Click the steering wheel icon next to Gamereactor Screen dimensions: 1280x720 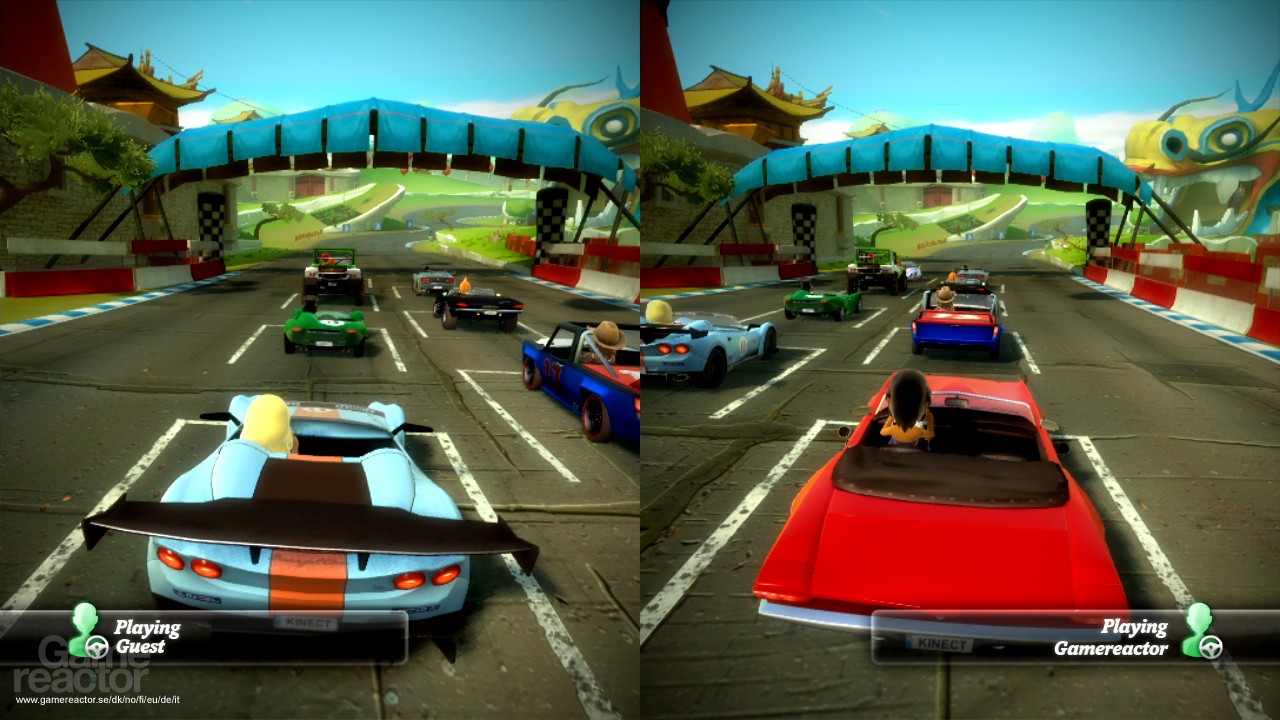[1211, 648]
